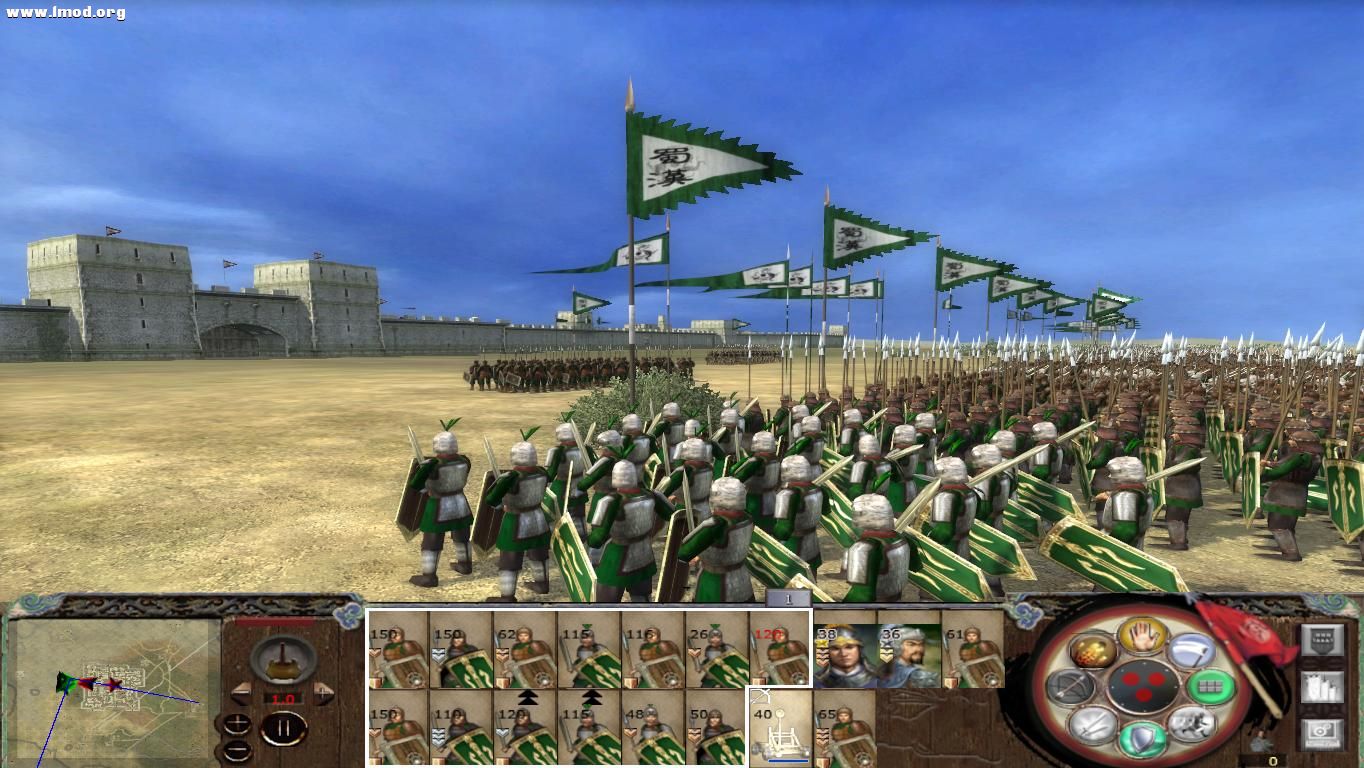The image size is (1364, 768).
Task: Click the battle speed indicator showing 1.0
Action: (x=283, y=698)
